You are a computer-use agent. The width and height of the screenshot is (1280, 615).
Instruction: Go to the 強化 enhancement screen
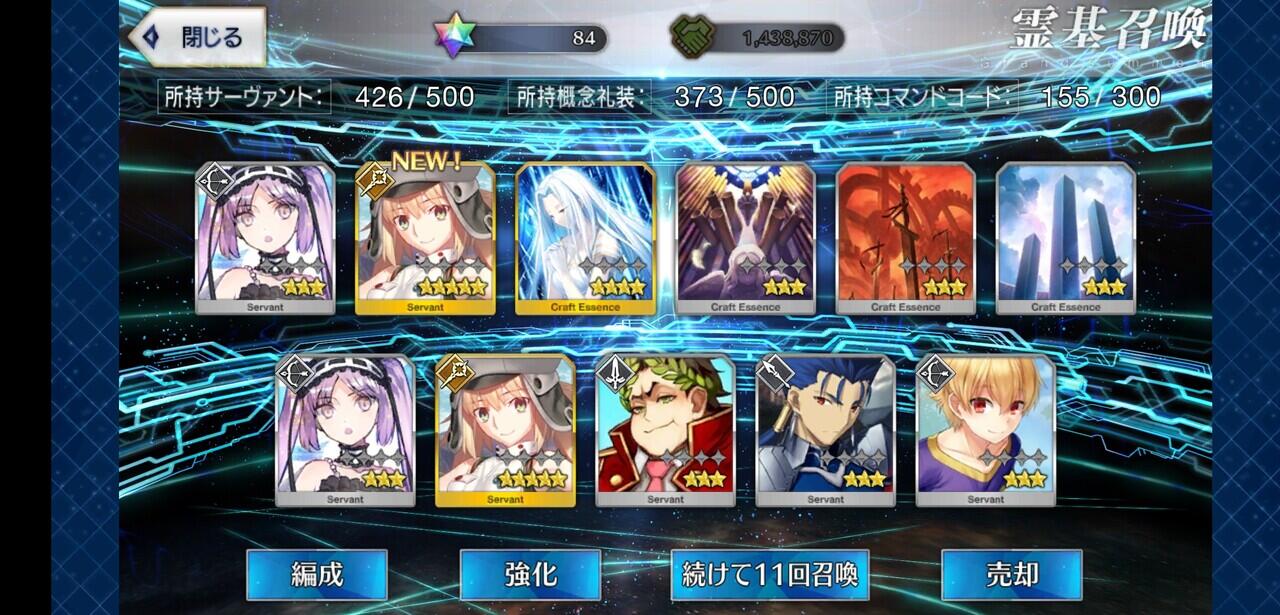point(530,575)
